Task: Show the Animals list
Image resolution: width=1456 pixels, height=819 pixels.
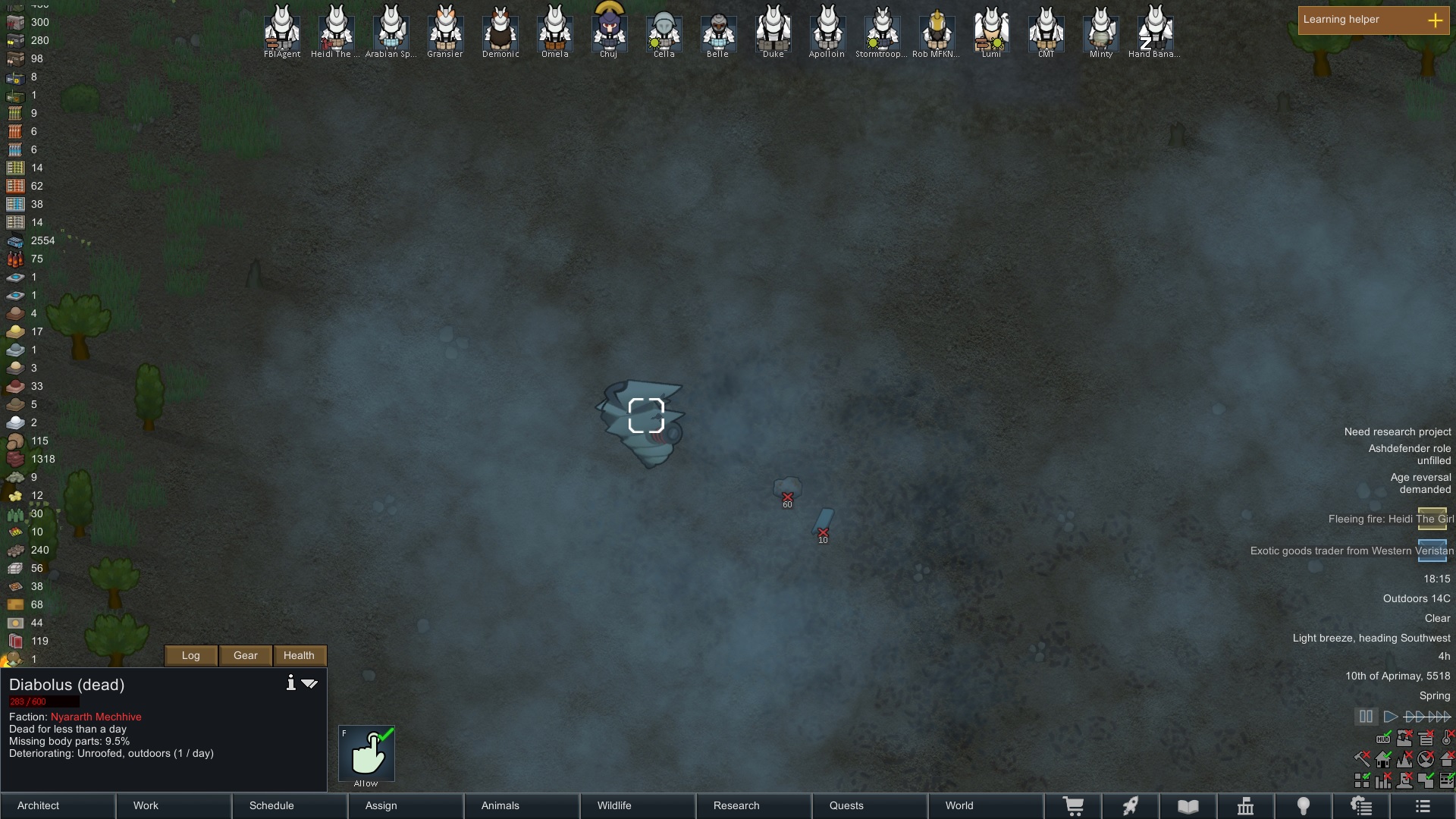Action: [x=522, y=805]
